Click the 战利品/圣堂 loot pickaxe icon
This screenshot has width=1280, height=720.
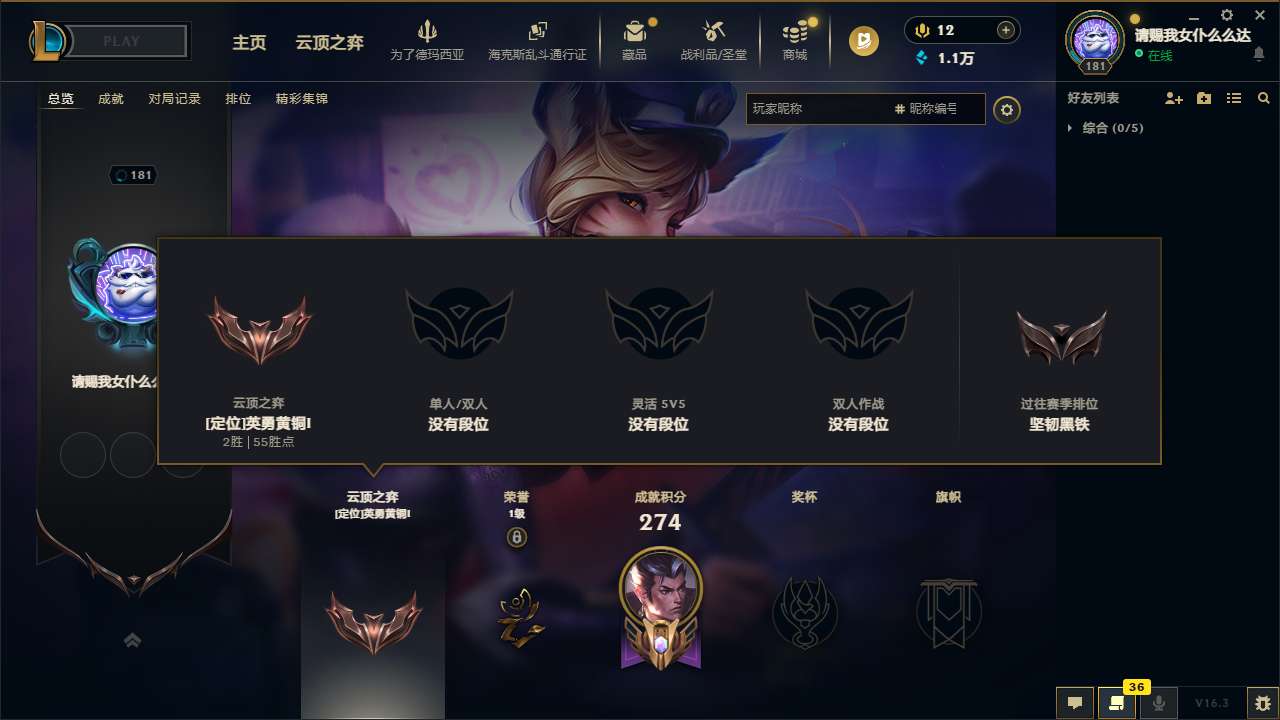714,33
